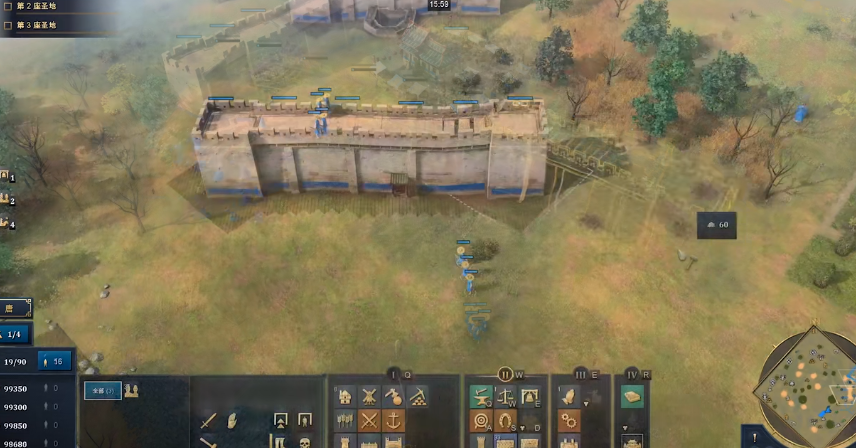
Task: Click the skull delete unit command
Action: [x=304, y=441]
